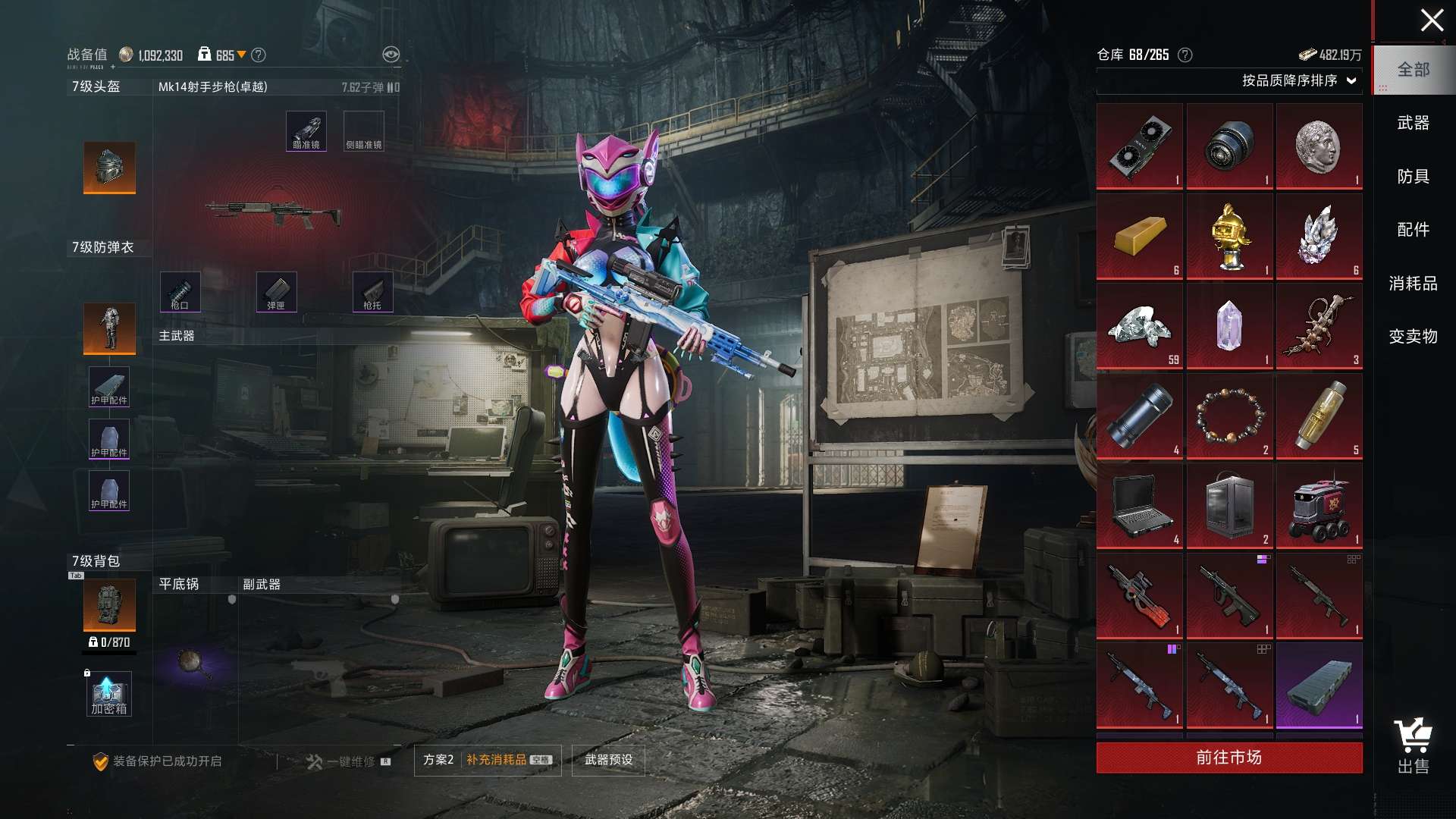Image resolution: width=1456 pixels, height=819 pixels.
Task: Open the 出售 sell cart
Action: [x=1413, y=746]
